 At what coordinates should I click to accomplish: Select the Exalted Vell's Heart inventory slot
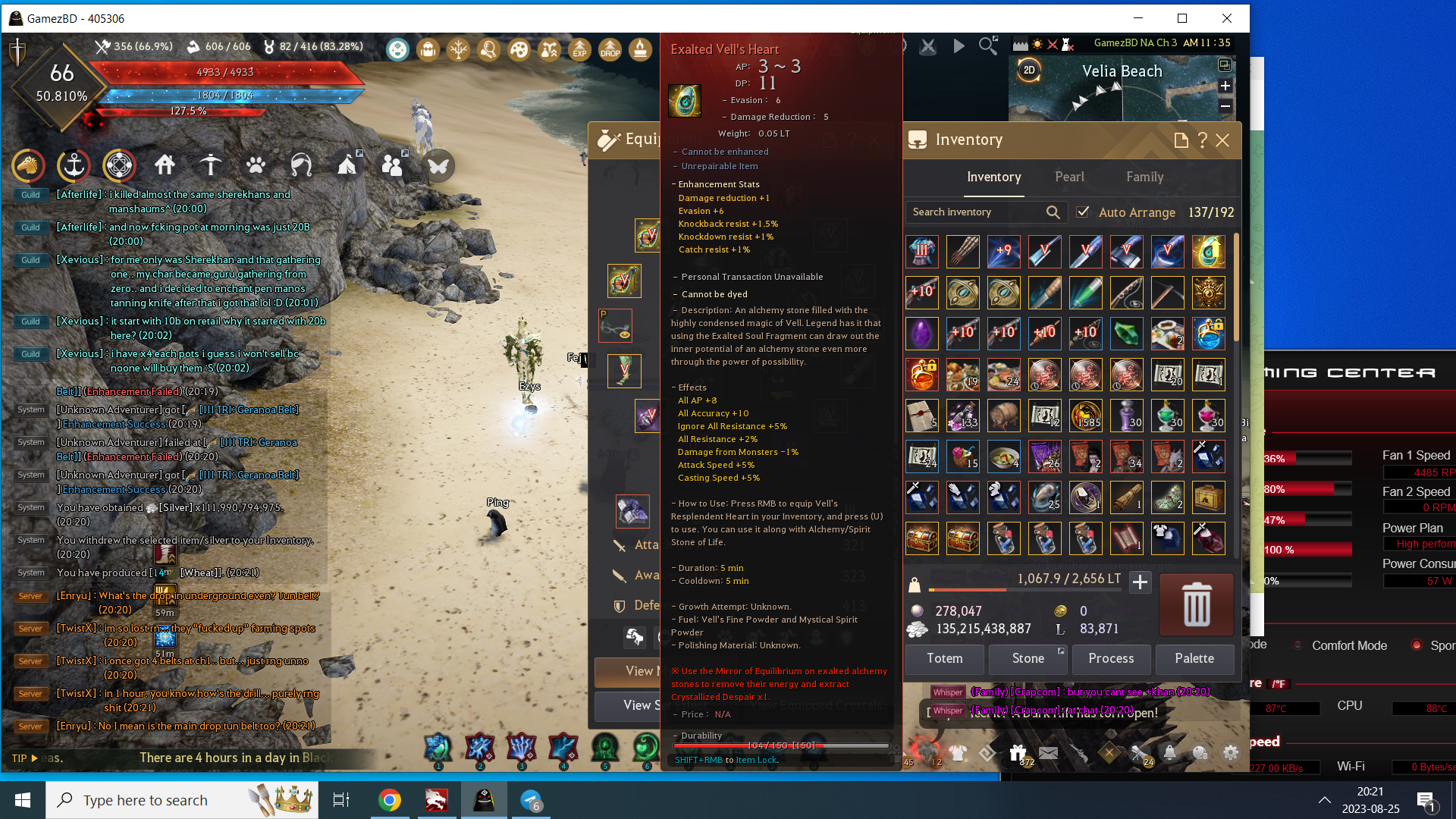pos(1208,252)
